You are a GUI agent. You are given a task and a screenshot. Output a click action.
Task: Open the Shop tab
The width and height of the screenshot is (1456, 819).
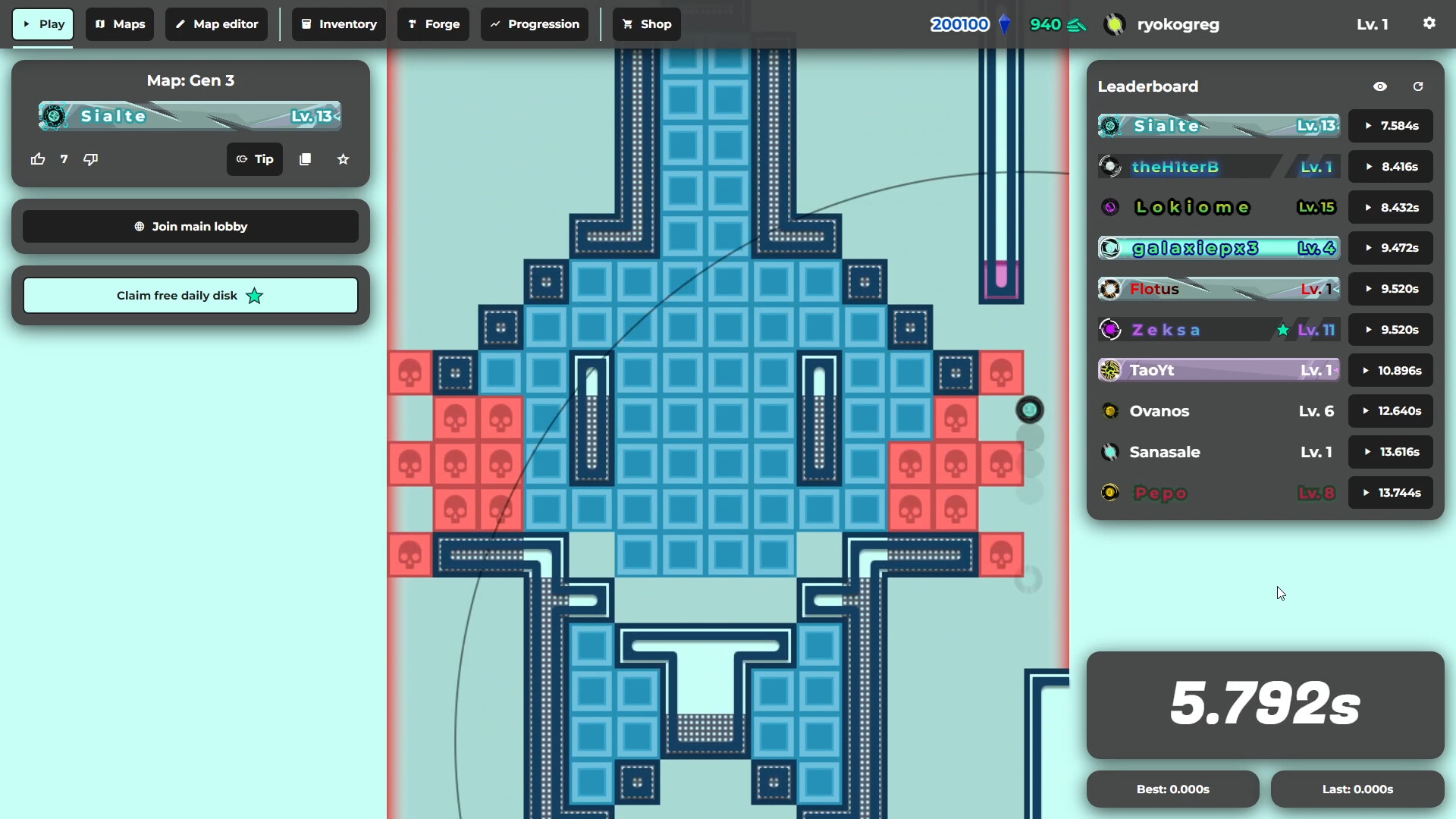coord(645,24)
